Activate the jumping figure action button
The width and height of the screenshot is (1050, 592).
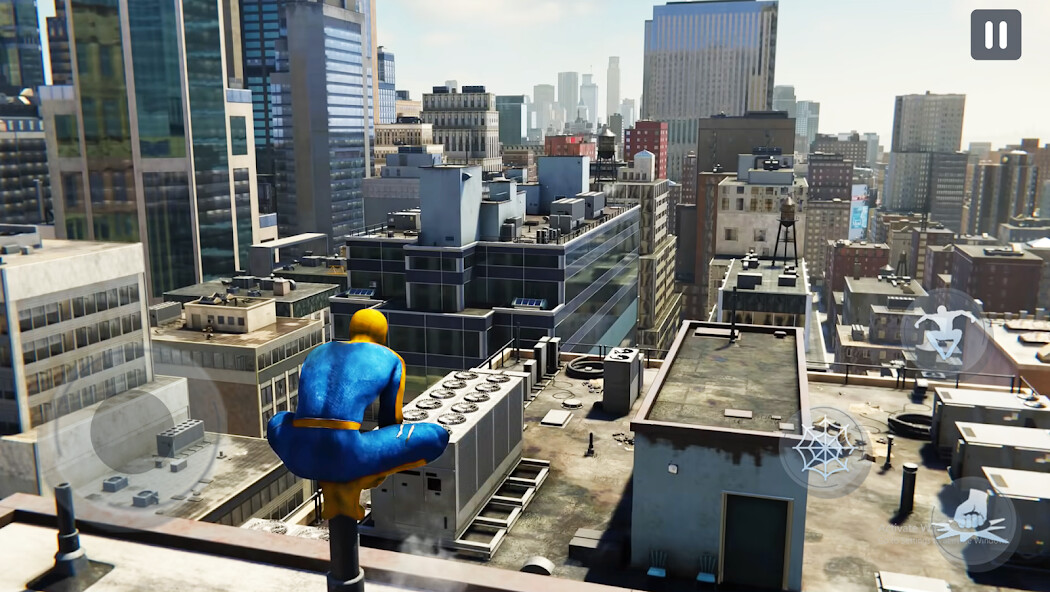943,332
